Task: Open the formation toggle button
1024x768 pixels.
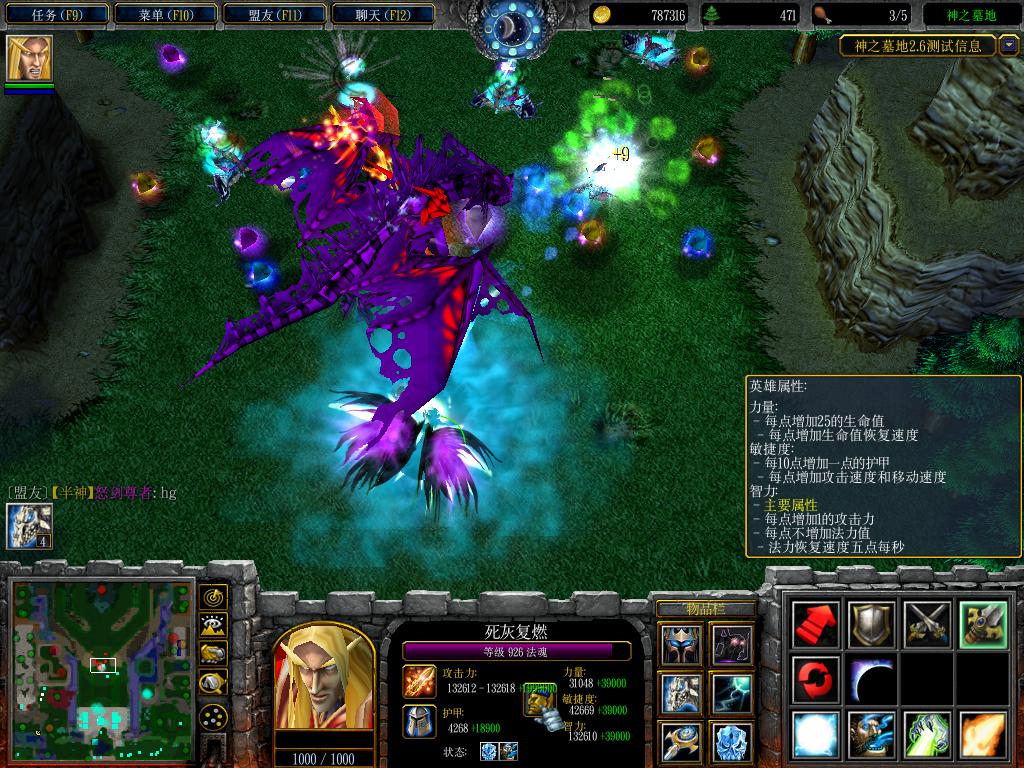Action: 213,717
